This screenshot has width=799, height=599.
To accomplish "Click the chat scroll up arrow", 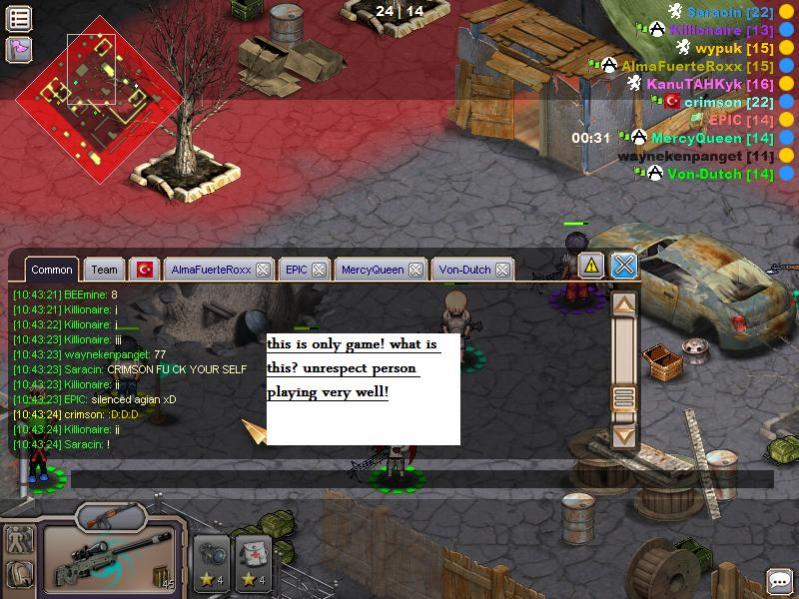I will point(624,305).
